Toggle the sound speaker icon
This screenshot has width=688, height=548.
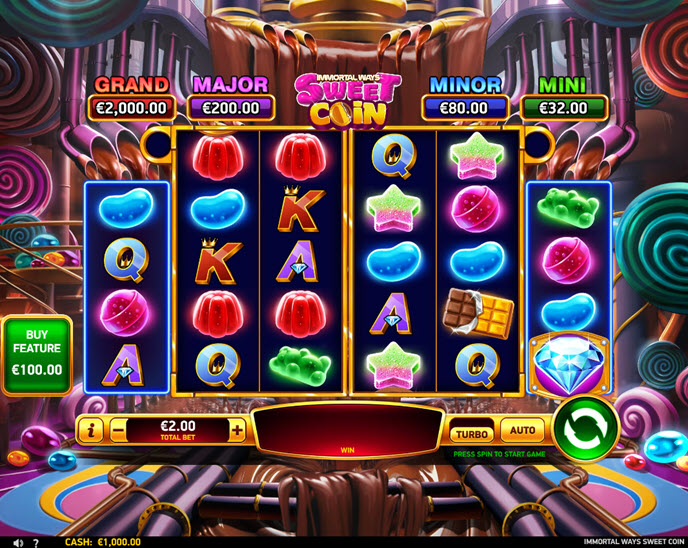pyautogui.click(x=18, y=542)
